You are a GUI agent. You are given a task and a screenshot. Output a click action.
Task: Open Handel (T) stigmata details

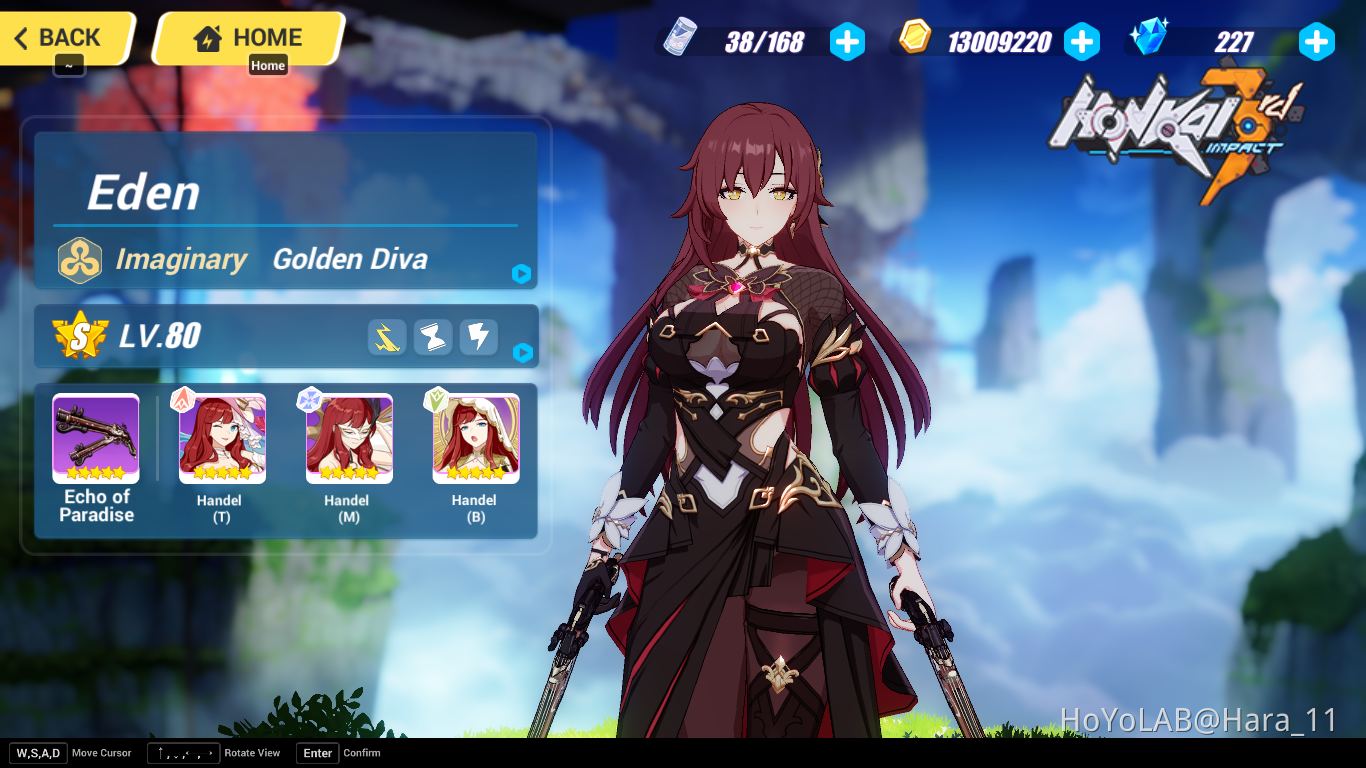coord(221,438)
